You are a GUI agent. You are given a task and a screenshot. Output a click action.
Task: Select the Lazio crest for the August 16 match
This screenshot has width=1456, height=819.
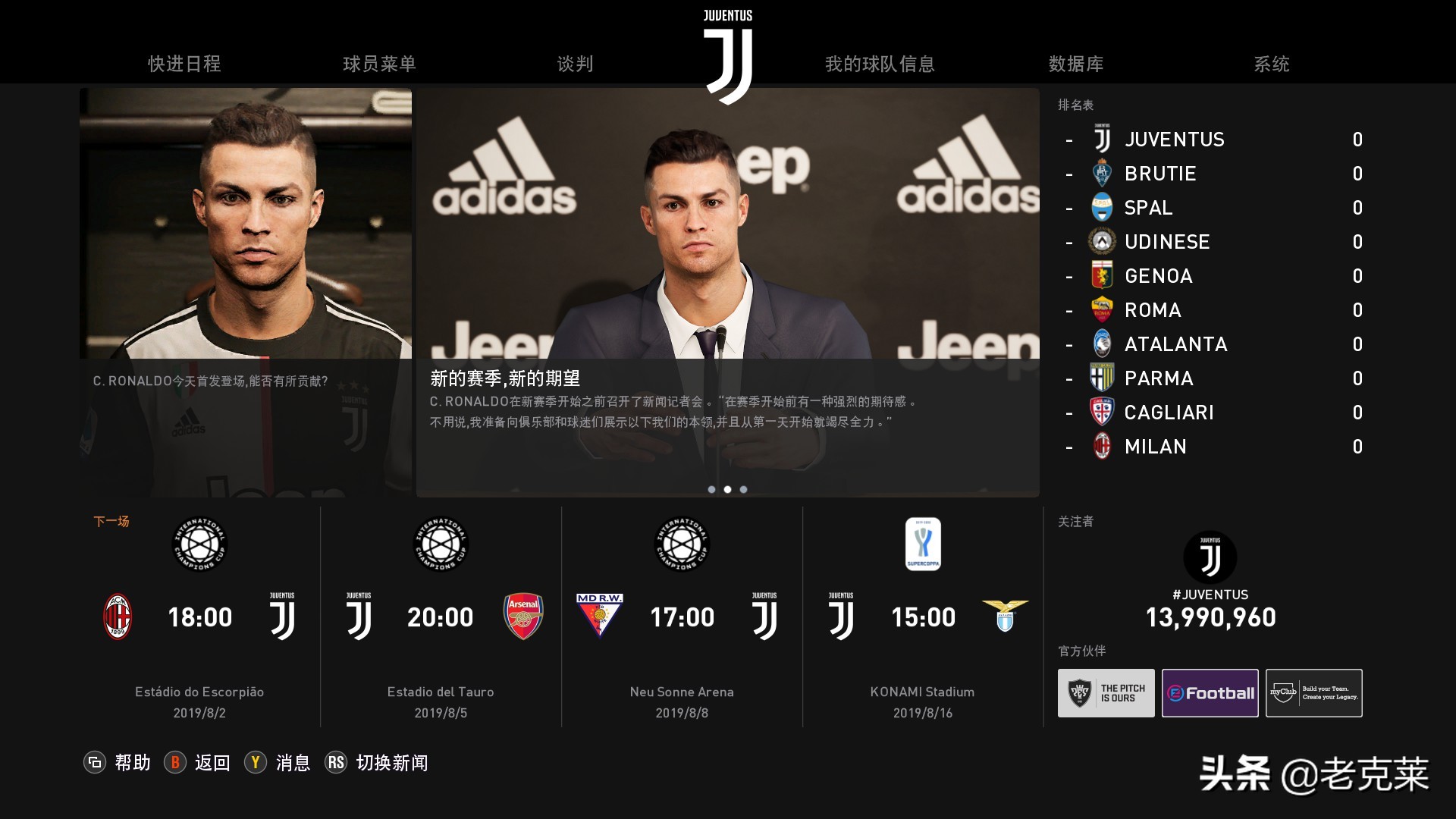click(1006, 617)
